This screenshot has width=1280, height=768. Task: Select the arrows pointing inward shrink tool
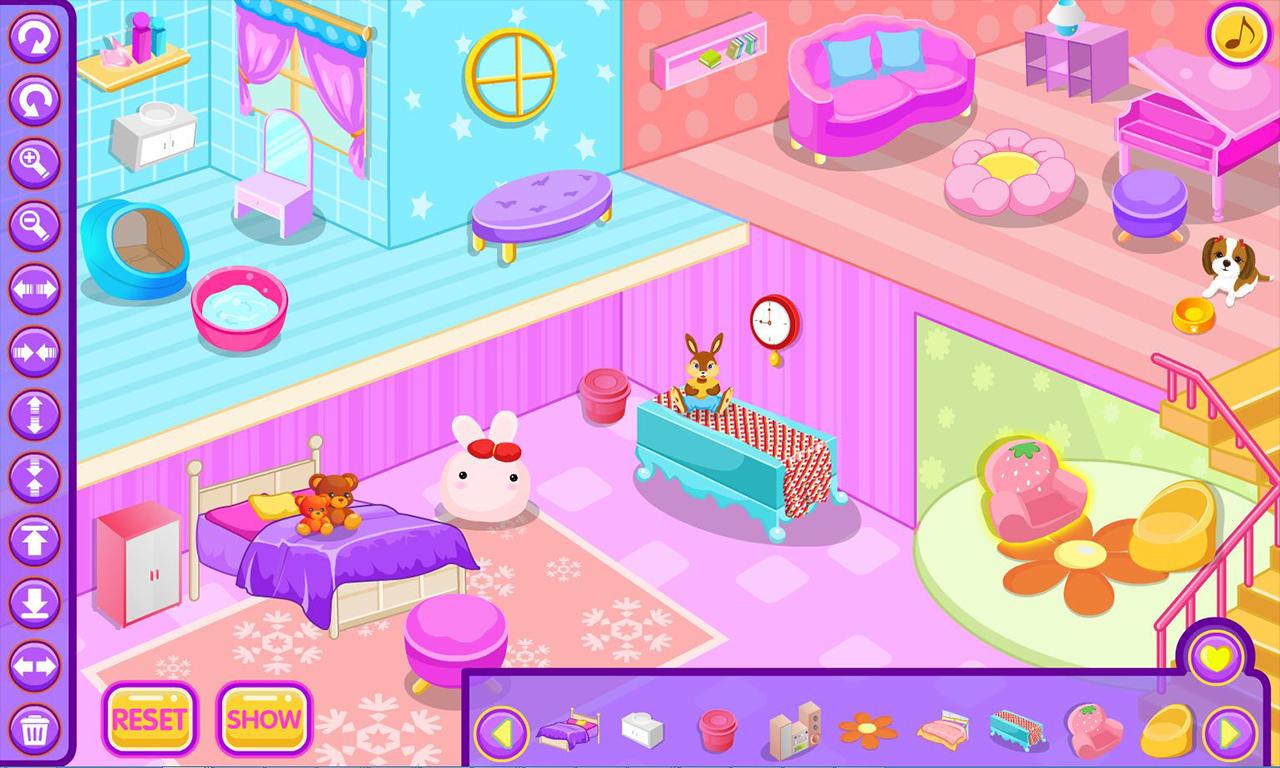[36, 352]
